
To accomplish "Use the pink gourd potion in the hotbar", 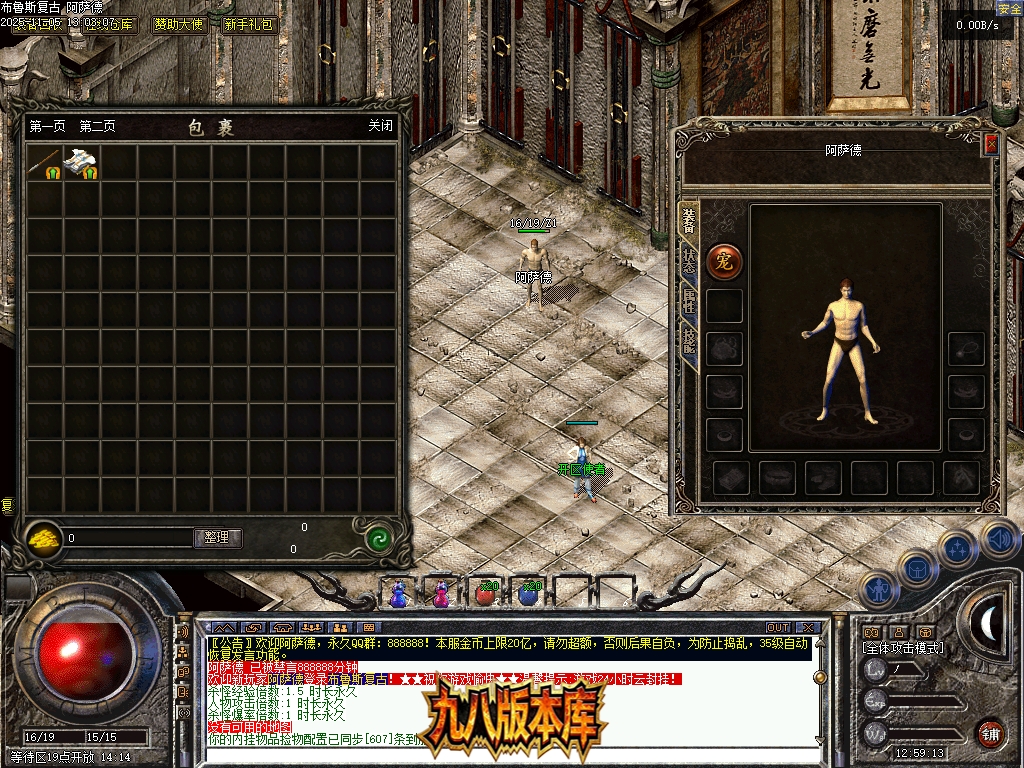I will click(441, 594).
